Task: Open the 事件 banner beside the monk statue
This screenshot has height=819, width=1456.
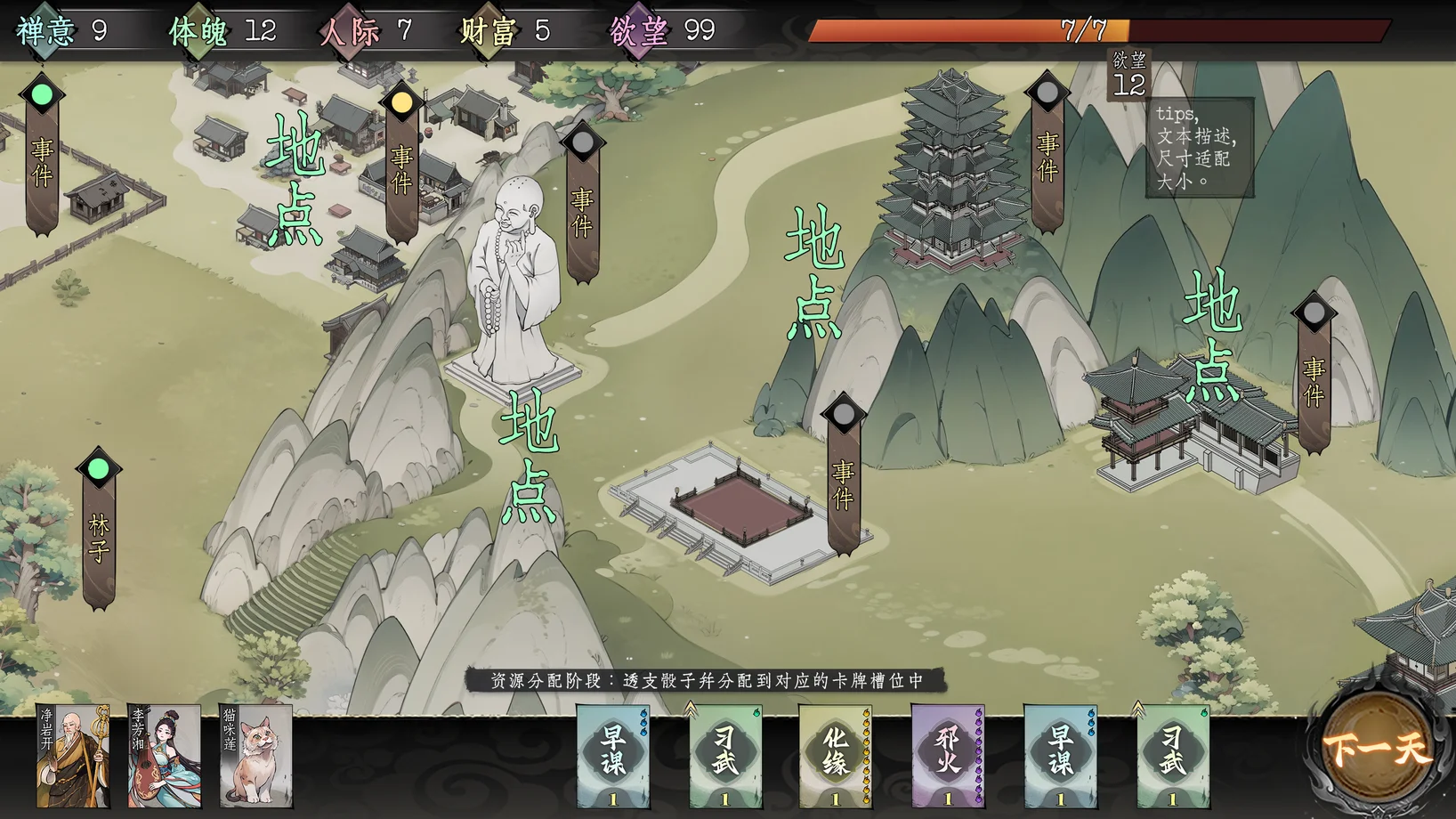Action: [x=582, y=209]
